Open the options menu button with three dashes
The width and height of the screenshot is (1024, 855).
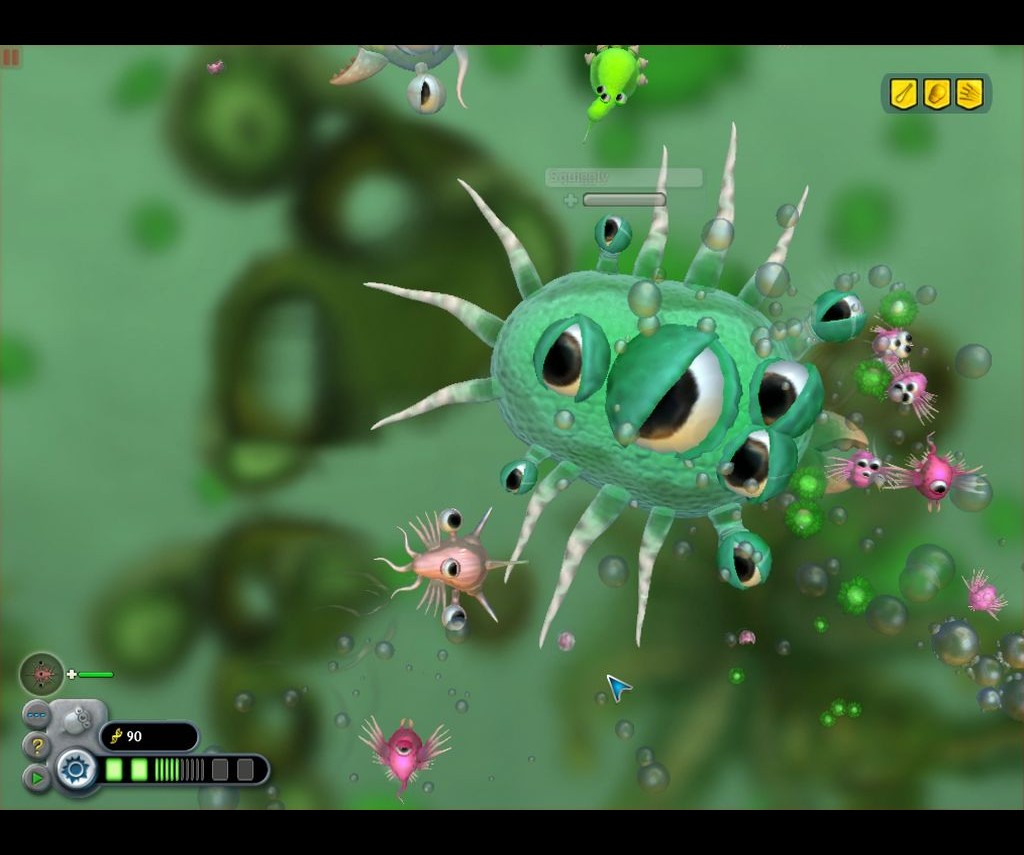pyautogui.click(x=36, y=714)
